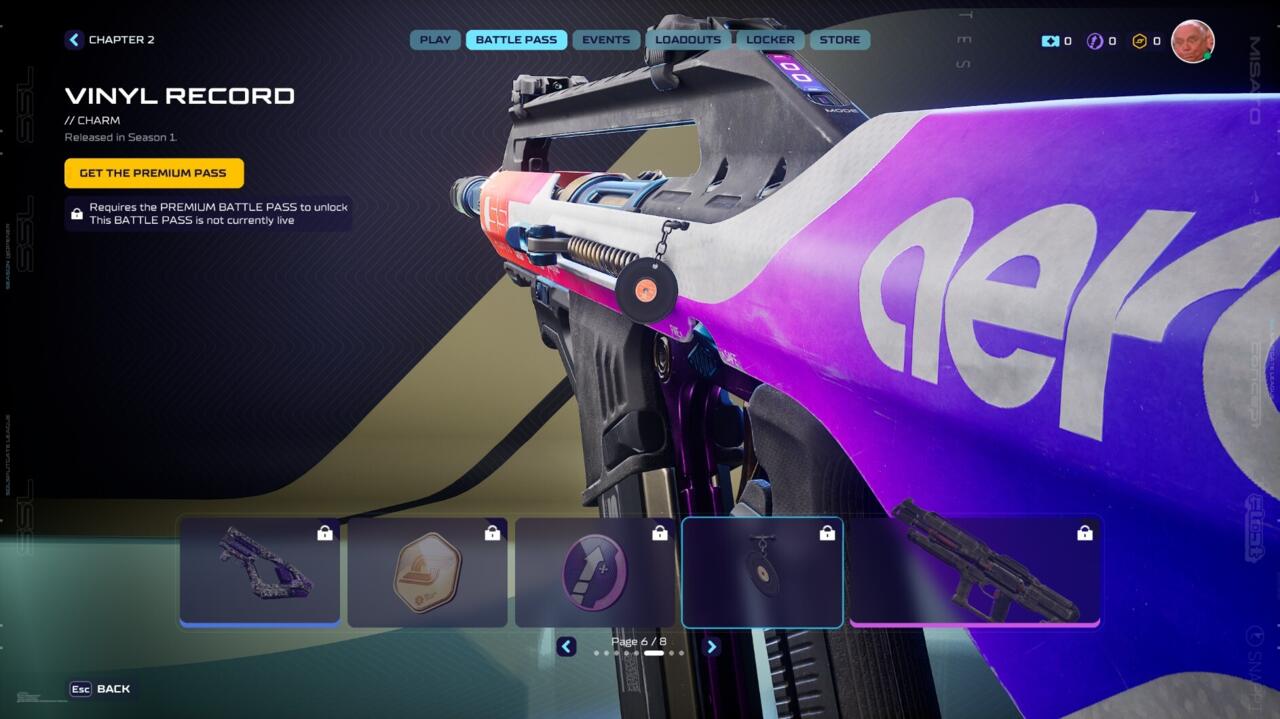The width and height of the screenshot is (1280, 719).
Task: Select the patterned weapon skin reward tile
Action: pos(260,572)
